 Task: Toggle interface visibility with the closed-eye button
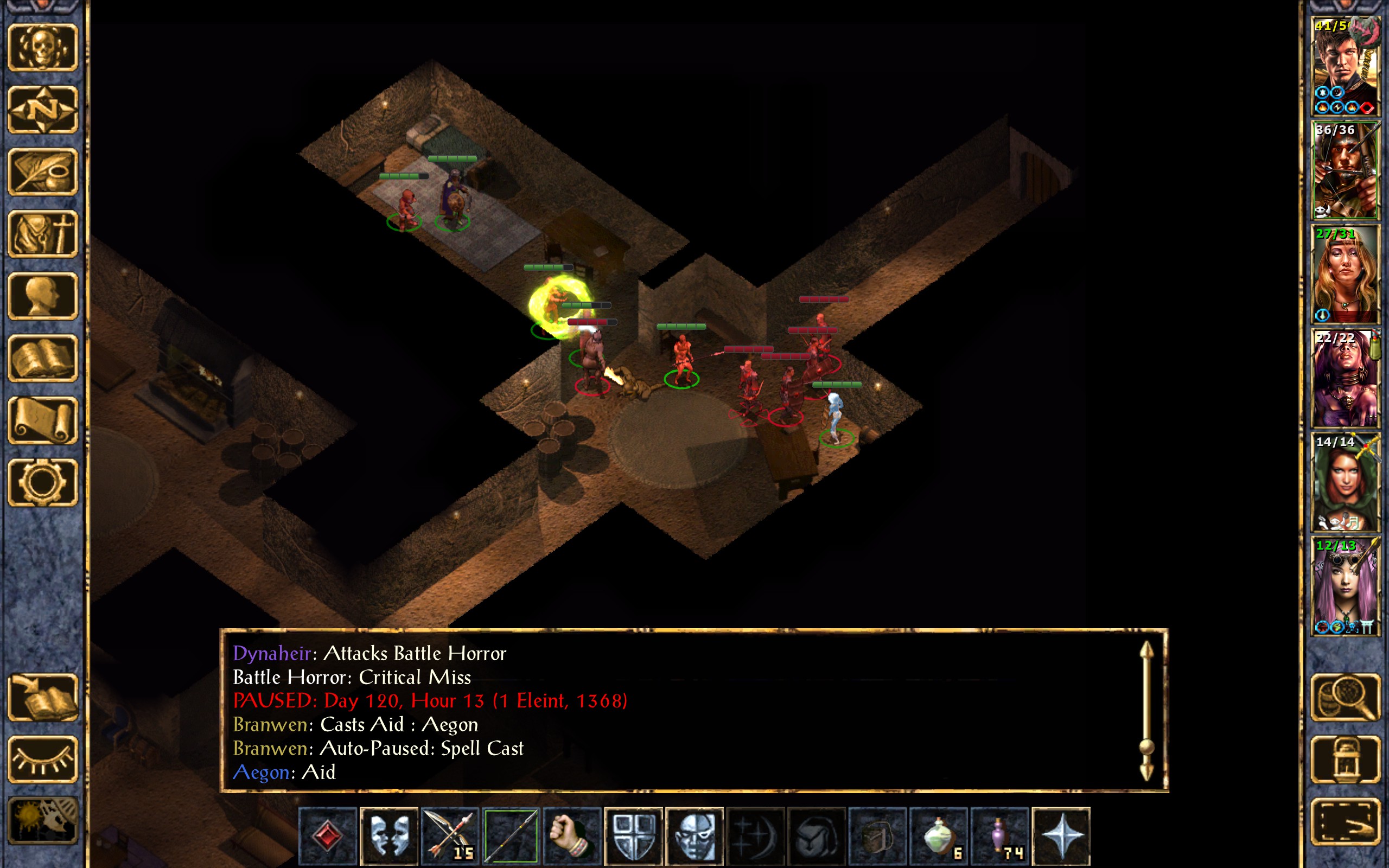(x=43, y=759)
